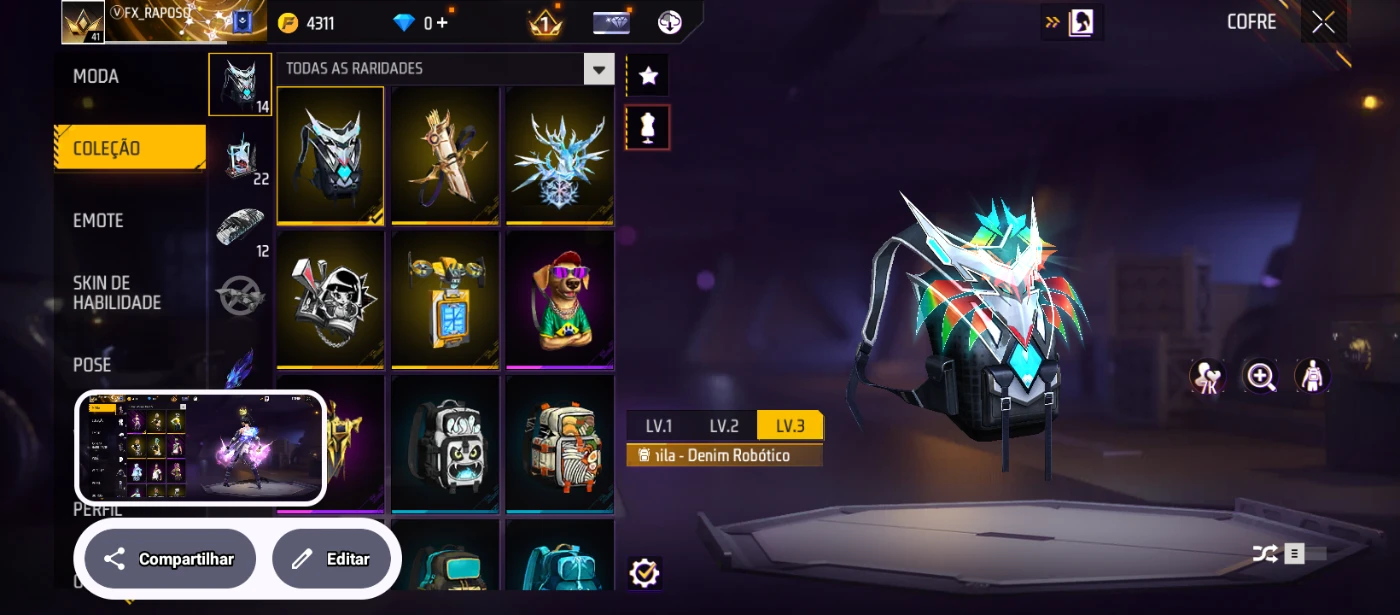This screenshot has width=1400, height=615.
Task: Select the dog with sunglasses backpack
Action: (x=559, y=299)
